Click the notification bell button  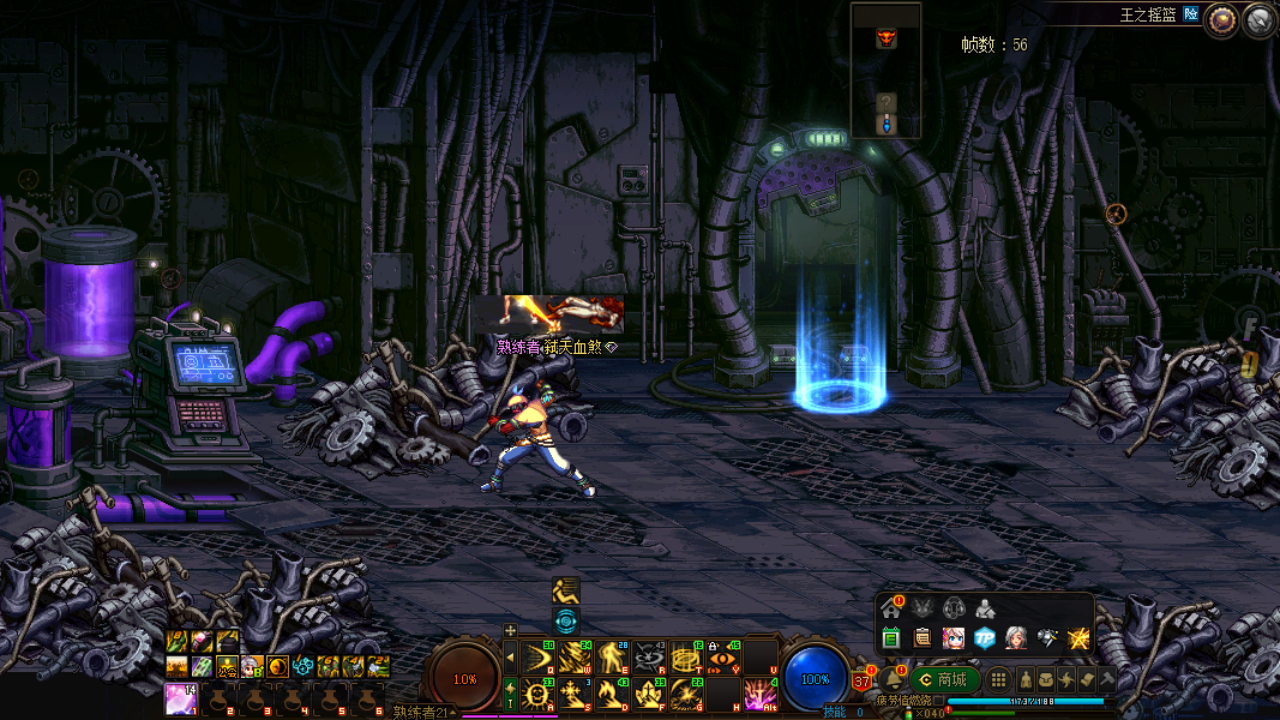point(892,680)
